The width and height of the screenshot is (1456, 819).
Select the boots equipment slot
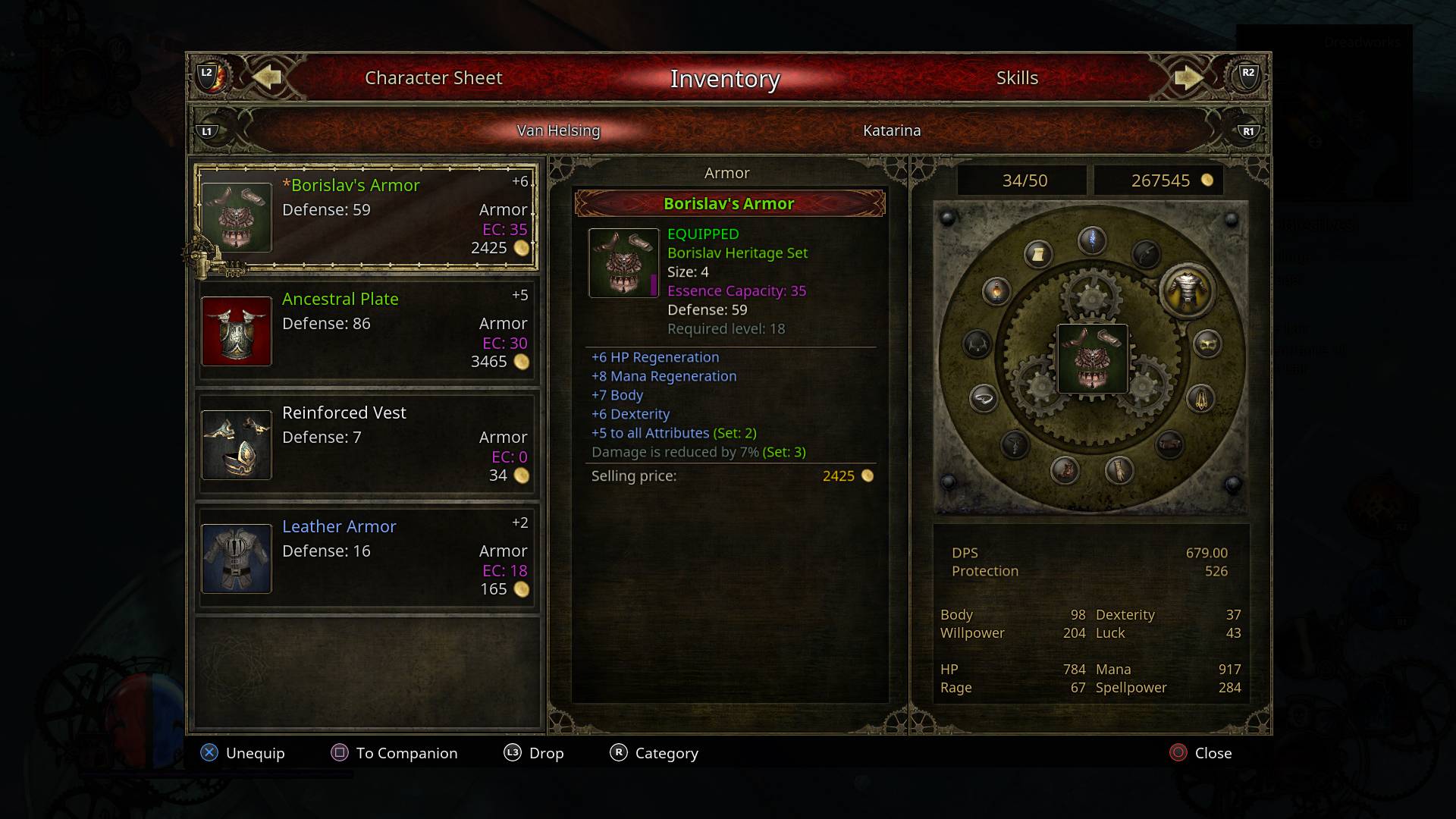click(1065, 472)
